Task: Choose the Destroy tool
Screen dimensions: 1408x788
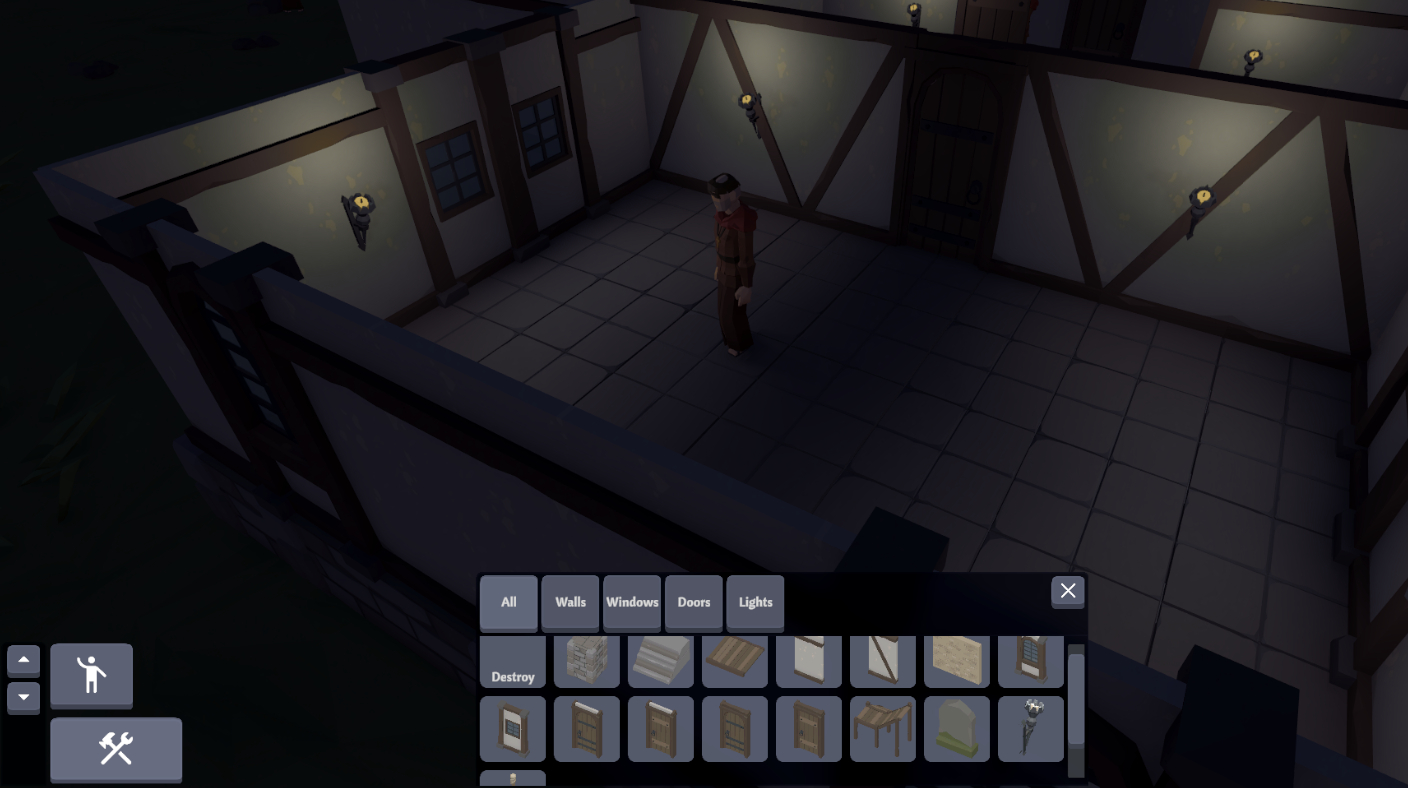Action: tap(513, 662)
